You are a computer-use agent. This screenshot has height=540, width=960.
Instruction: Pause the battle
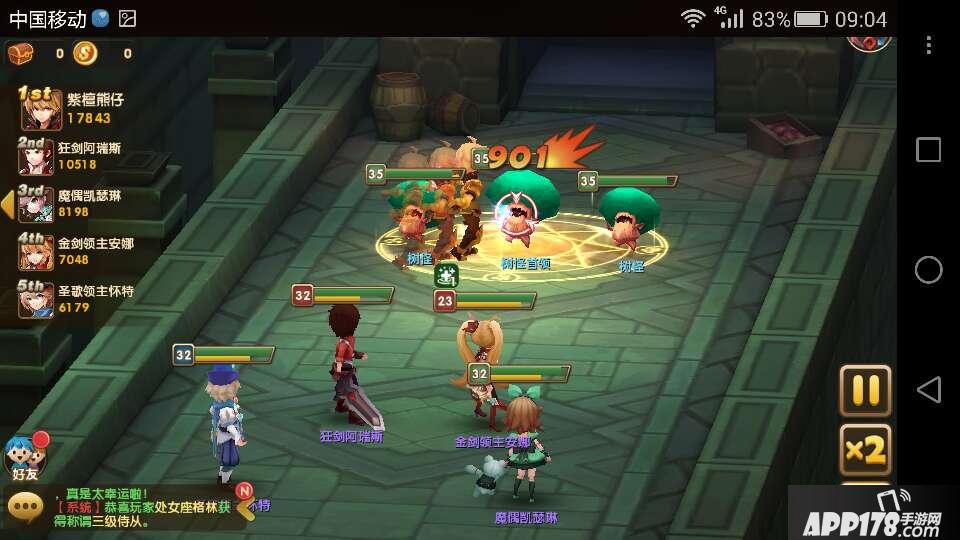point(864,390)
